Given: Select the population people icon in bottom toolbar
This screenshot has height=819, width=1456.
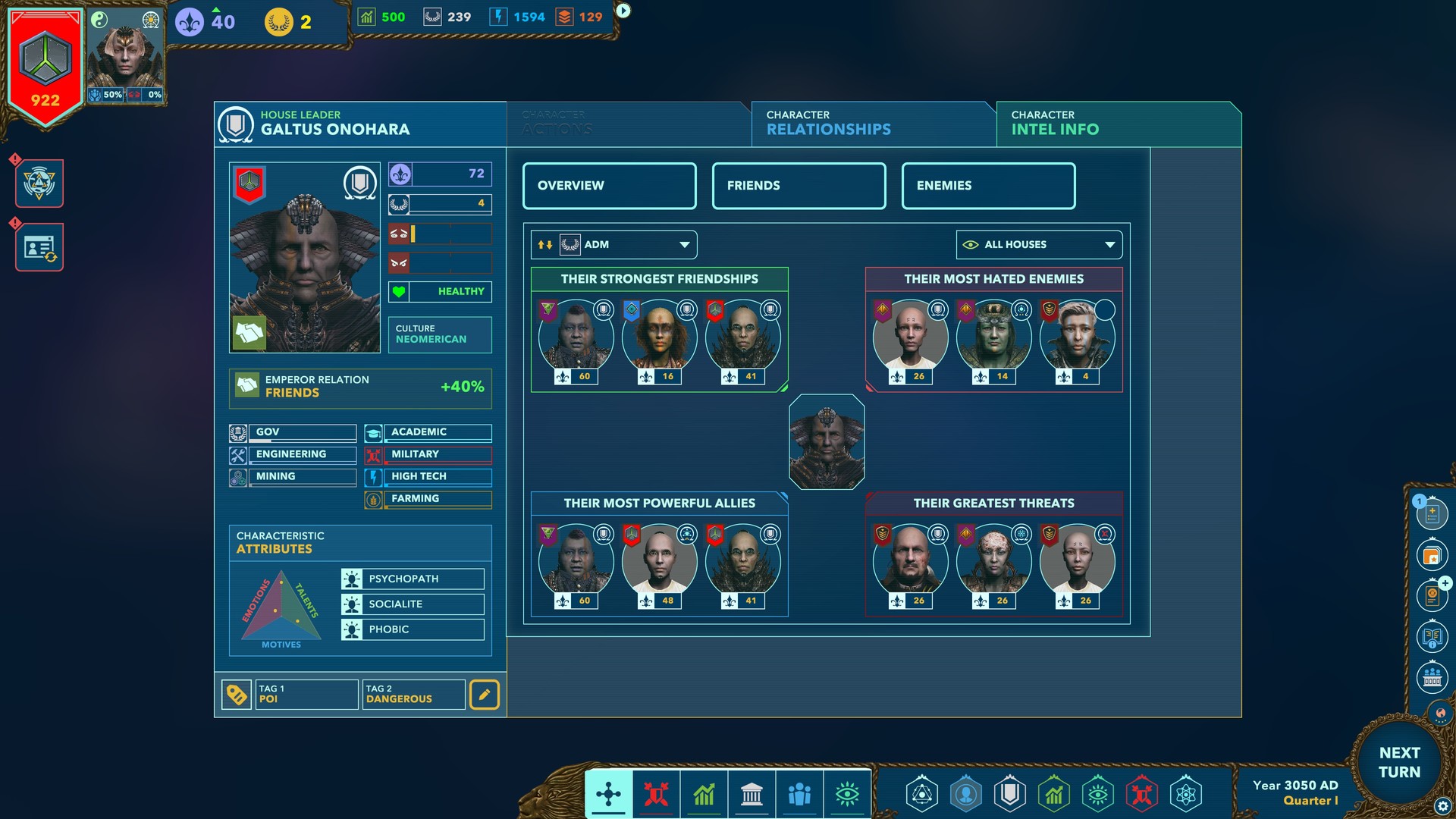Looking at the screenshot, I should (x=799, y=795).
